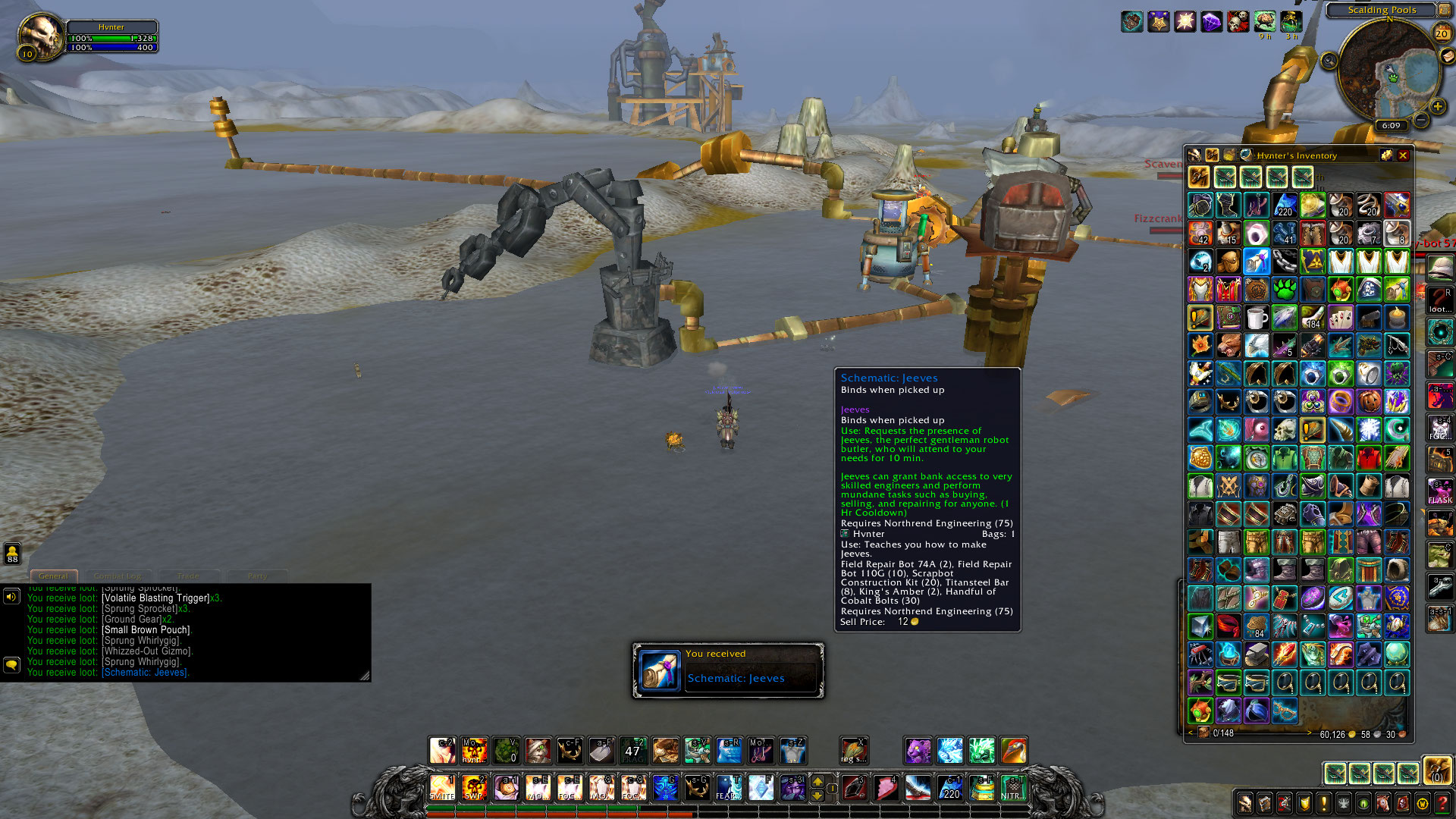Zoom out on the minimap
Image resolution: width=1456 pixels, height=819 pixels.
[x=1421, y=121]
